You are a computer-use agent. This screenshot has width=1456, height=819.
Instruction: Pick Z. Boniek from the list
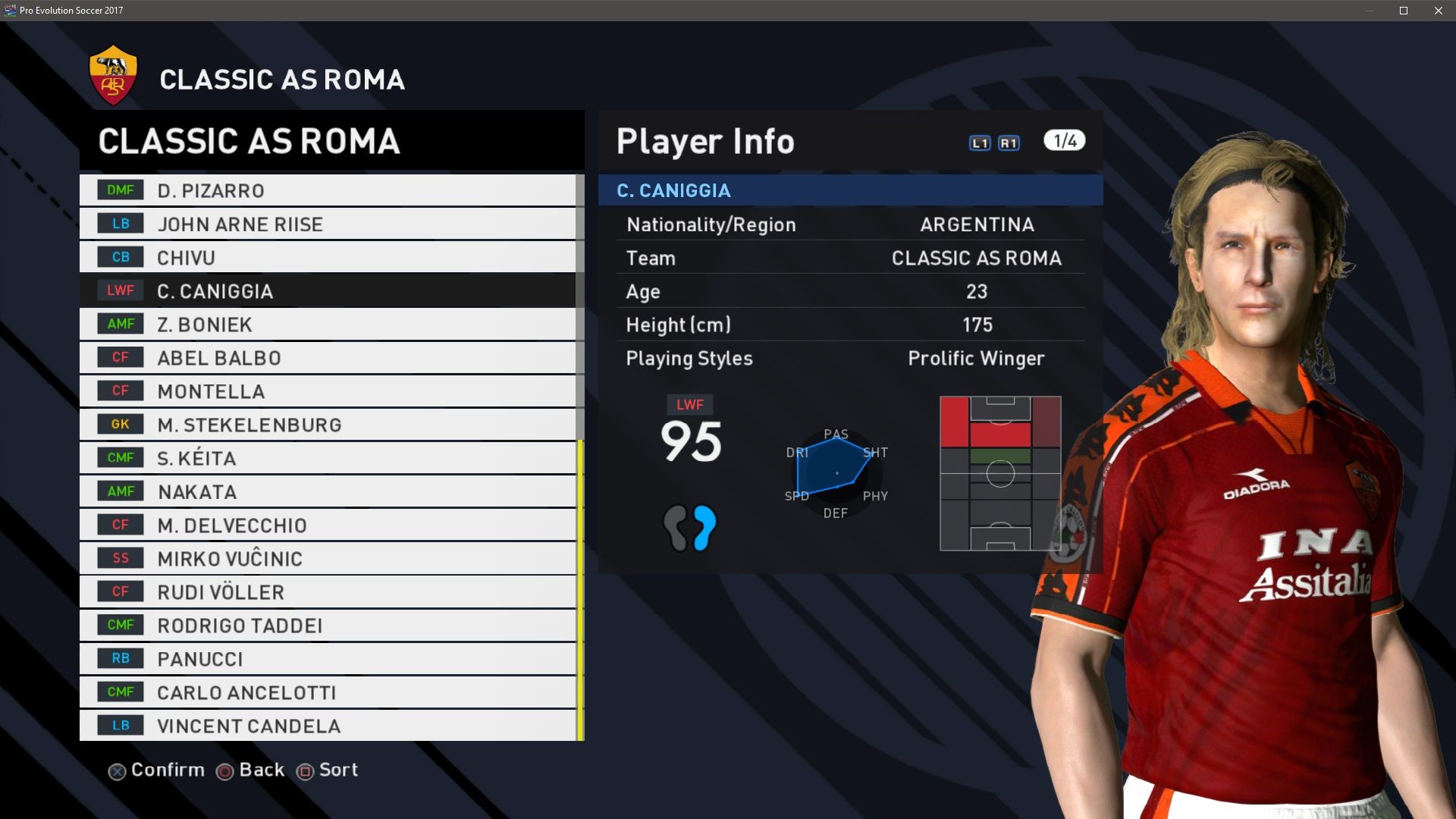click(328, 324)
